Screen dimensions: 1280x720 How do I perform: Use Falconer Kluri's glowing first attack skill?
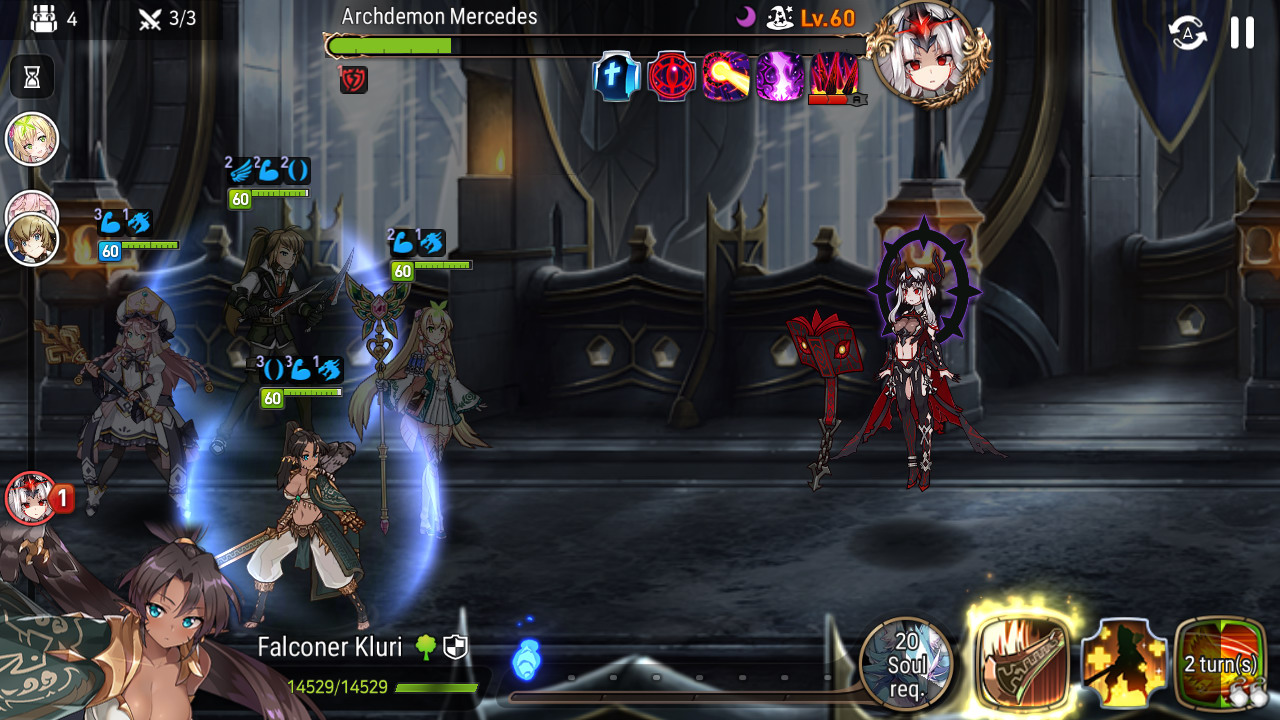point(1022,662)
